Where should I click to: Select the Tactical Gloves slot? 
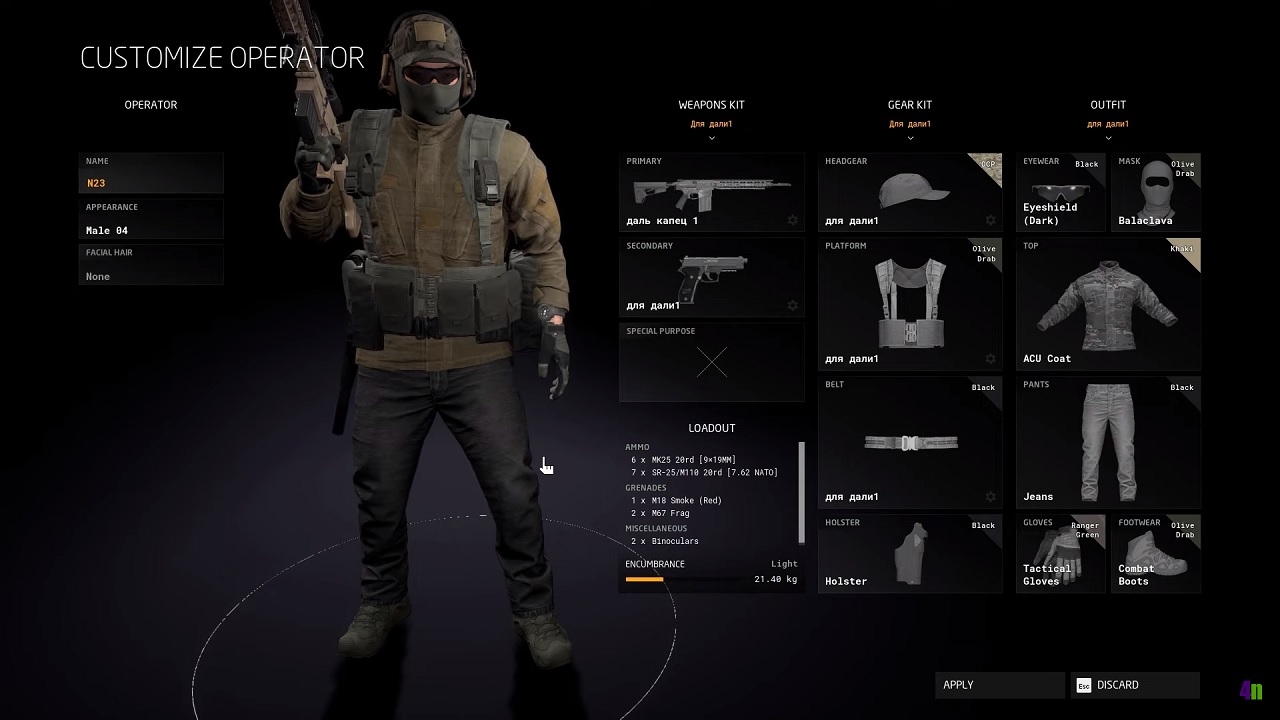(x=1061, y=553)
